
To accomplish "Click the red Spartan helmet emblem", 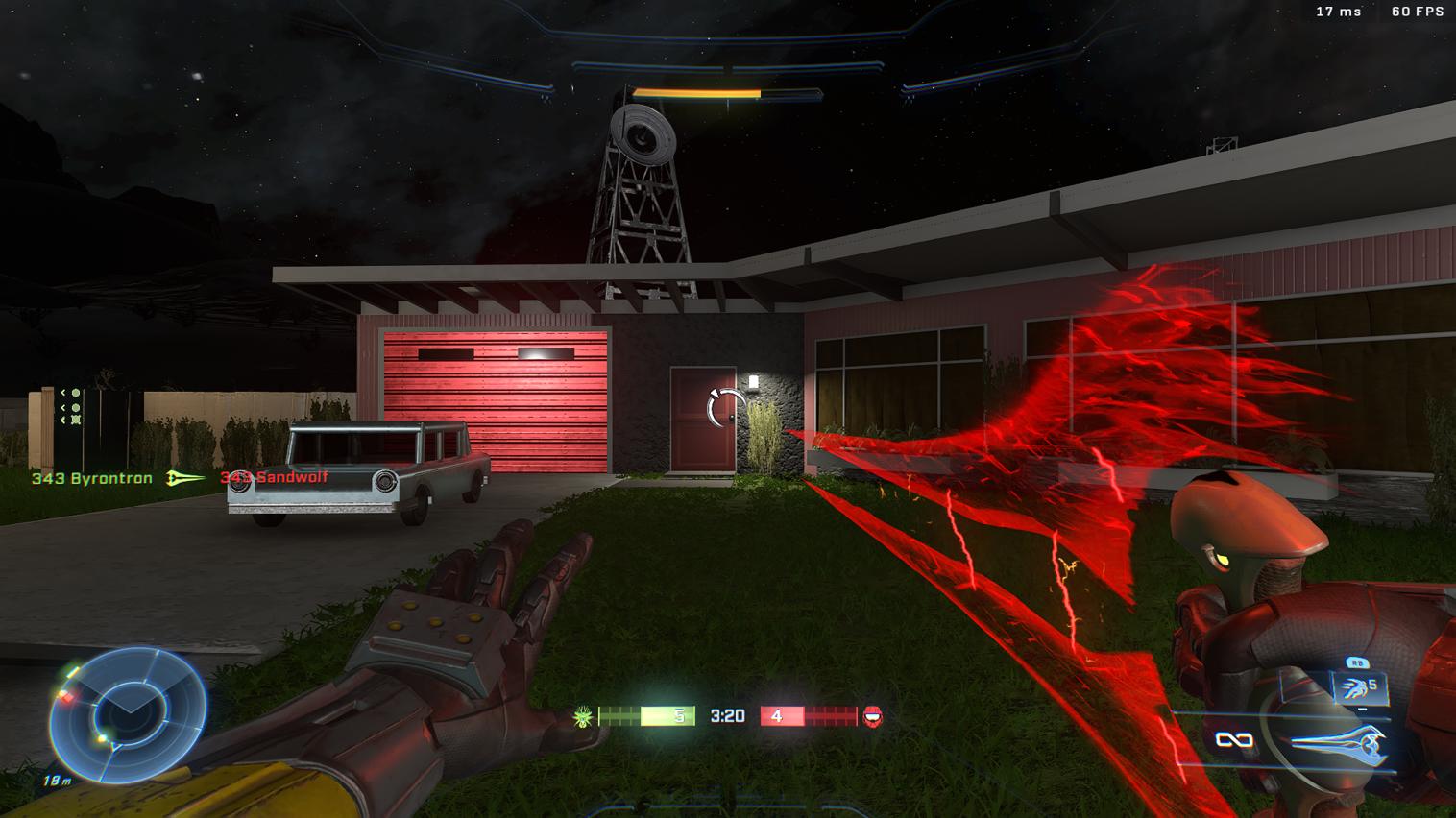I will pos(870,715).
